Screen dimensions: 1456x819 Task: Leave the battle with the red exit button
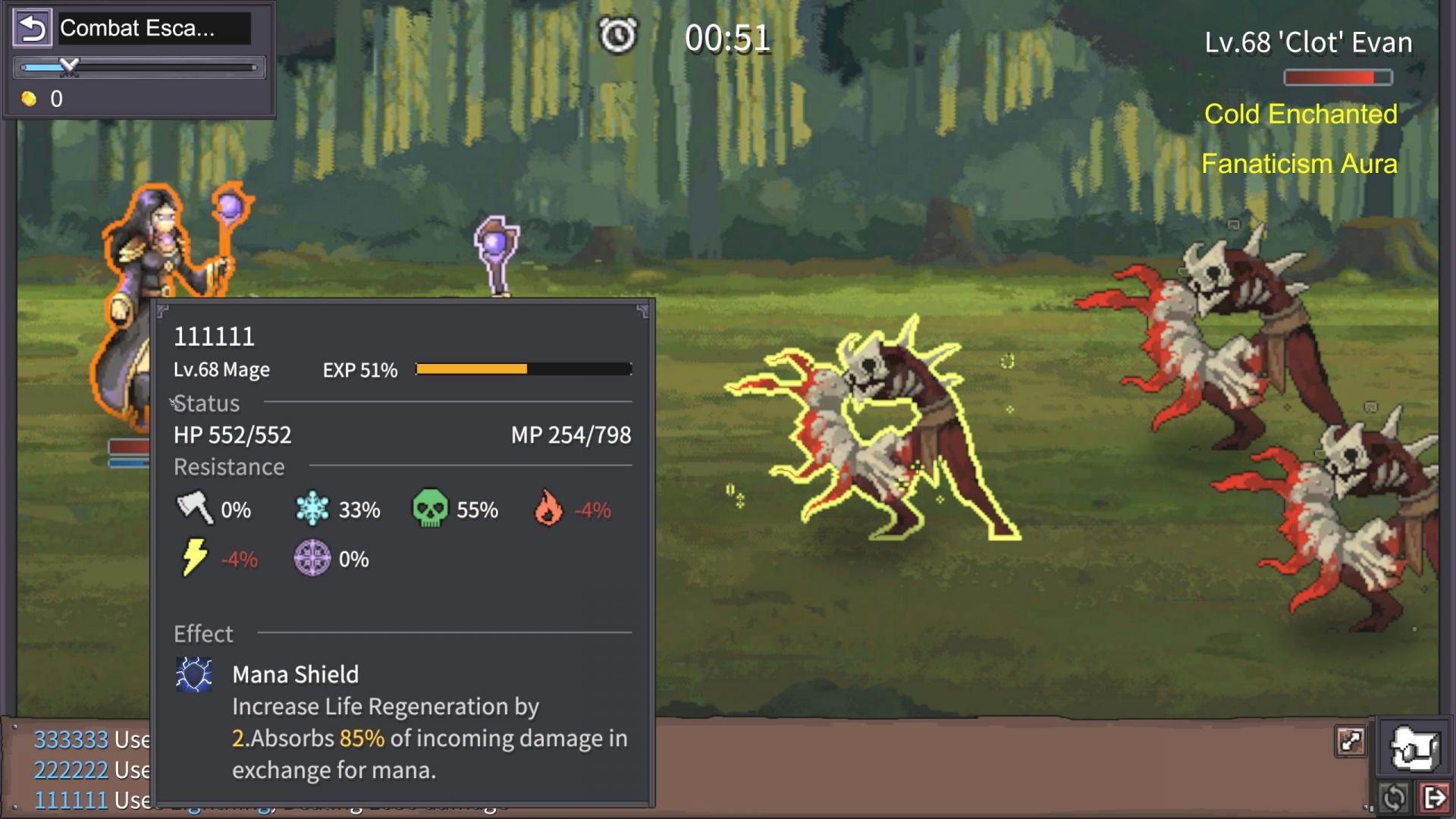tap(1435, 798)
